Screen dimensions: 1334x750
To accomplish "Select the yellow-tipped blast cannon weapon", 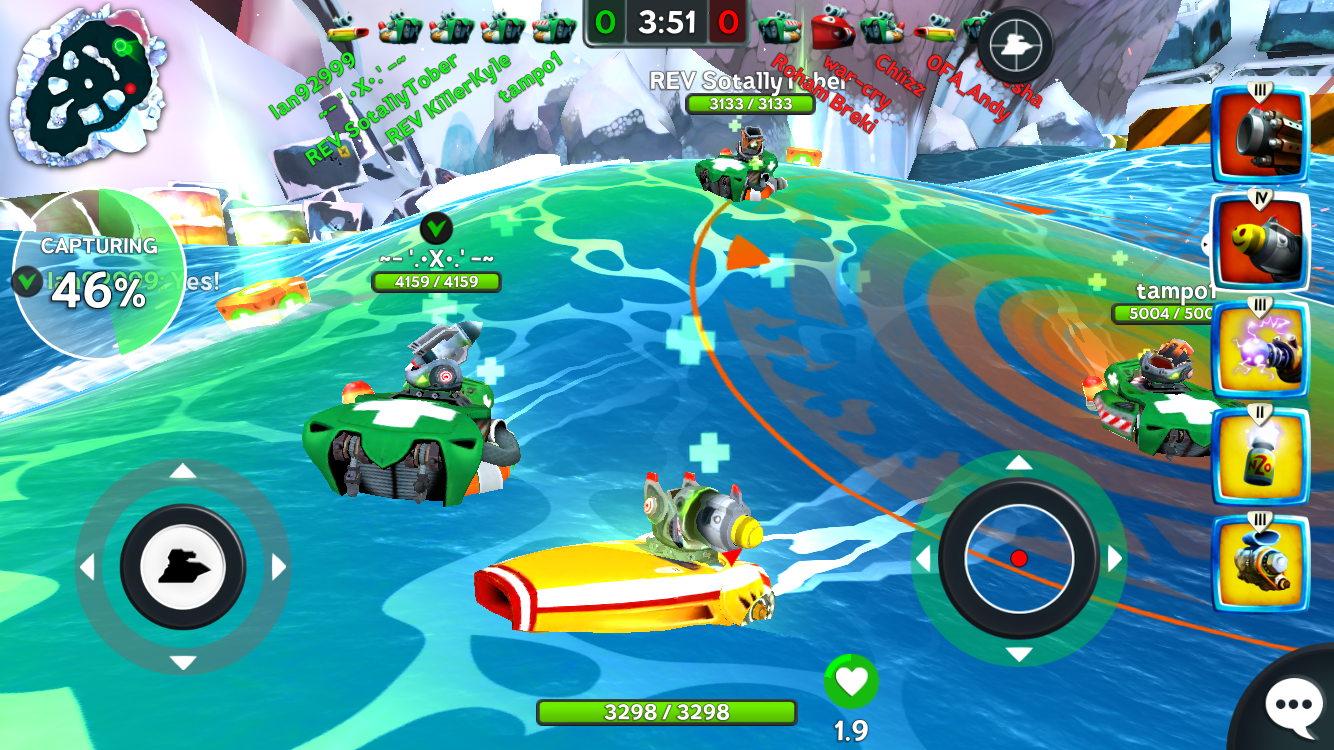I will [1260, 241].
